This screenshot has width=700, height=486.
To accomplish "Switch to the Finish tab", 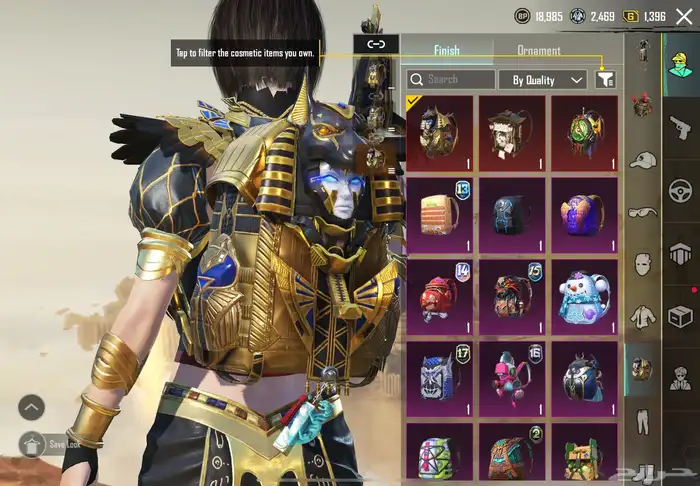I will (x=446, y=50).
